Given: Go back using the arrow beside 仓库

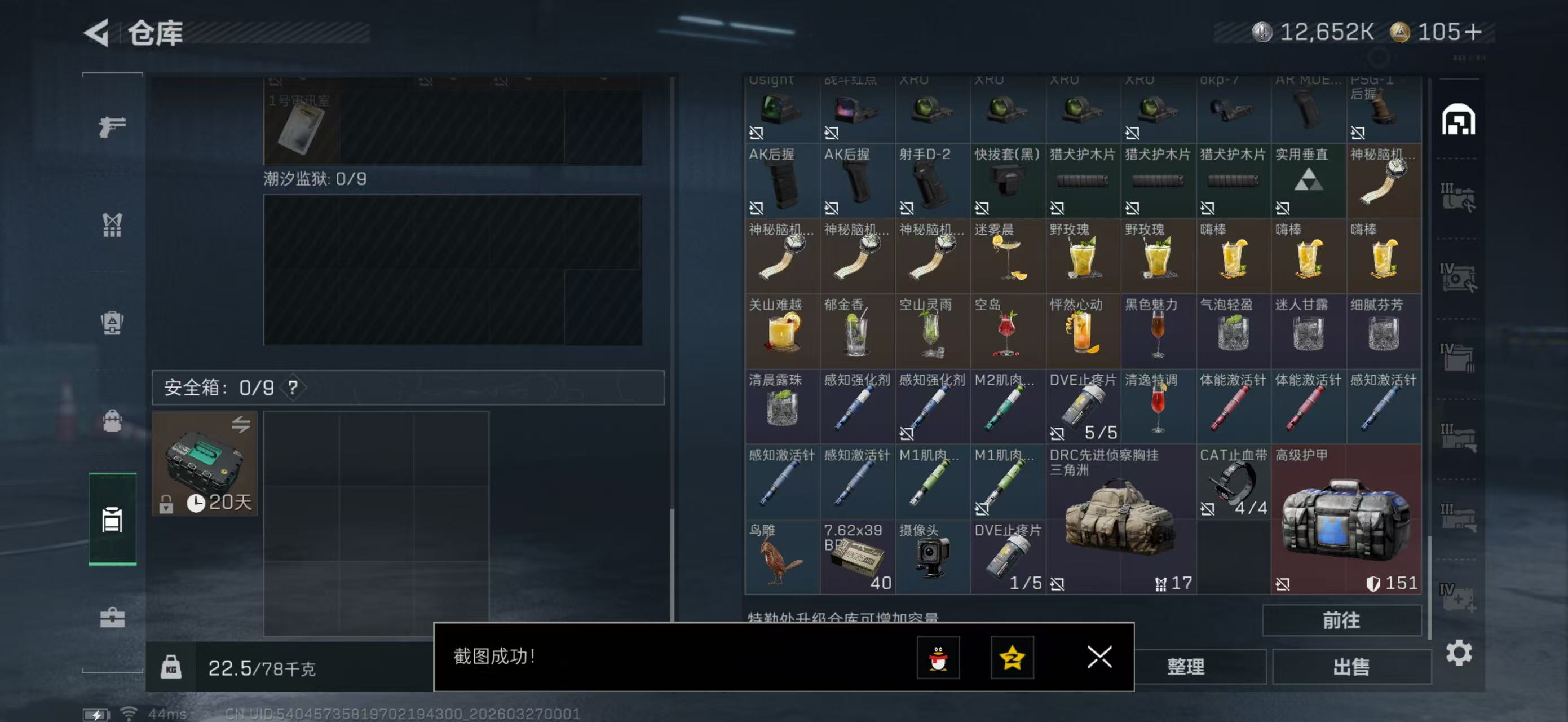Looking at the screenshot, I should pos(98,32).
